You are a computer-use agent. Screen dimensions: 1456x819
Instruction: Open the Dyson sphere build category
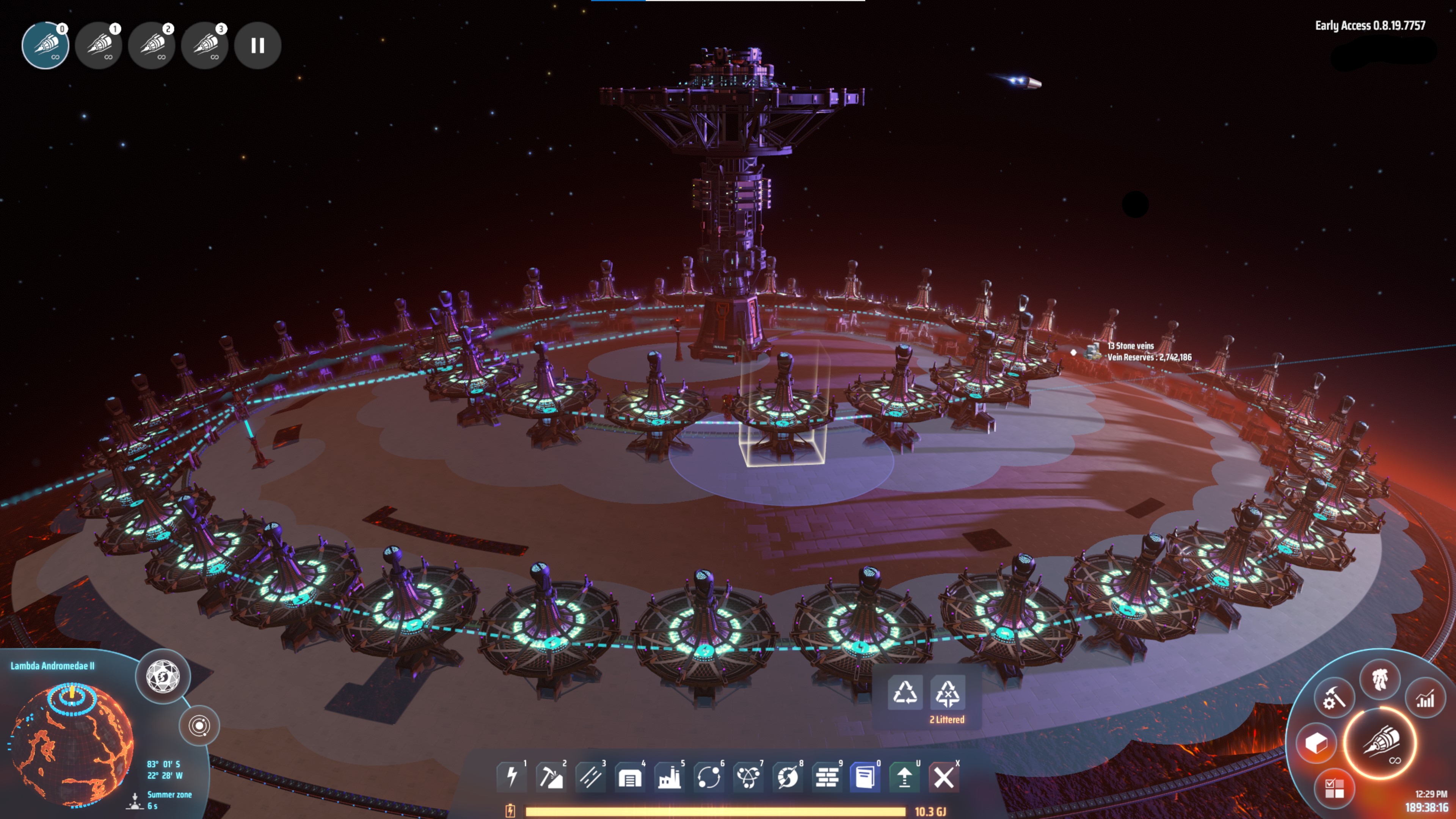[788, 777]
